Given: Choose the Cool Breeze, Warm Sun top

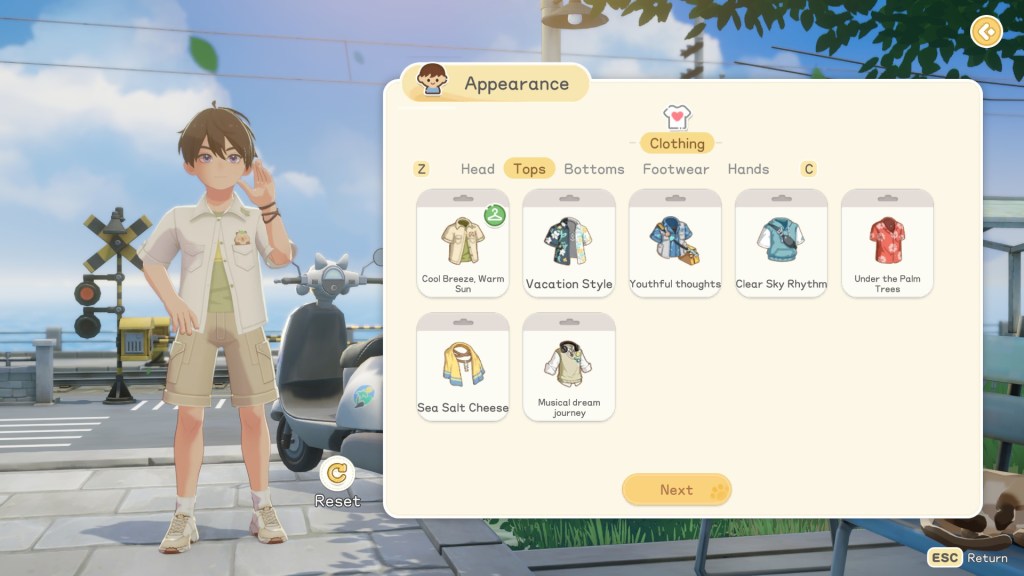Looking at the screenshot, I should click(463, 243).
